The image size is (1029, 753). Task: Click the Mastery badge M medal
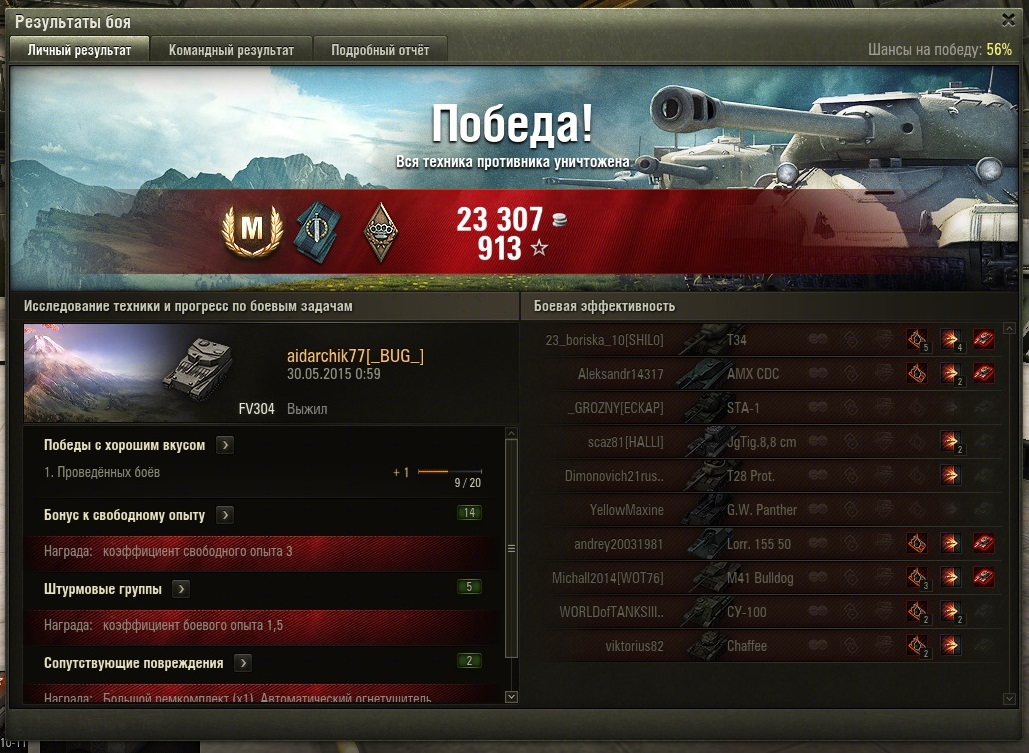pos(252,232)
